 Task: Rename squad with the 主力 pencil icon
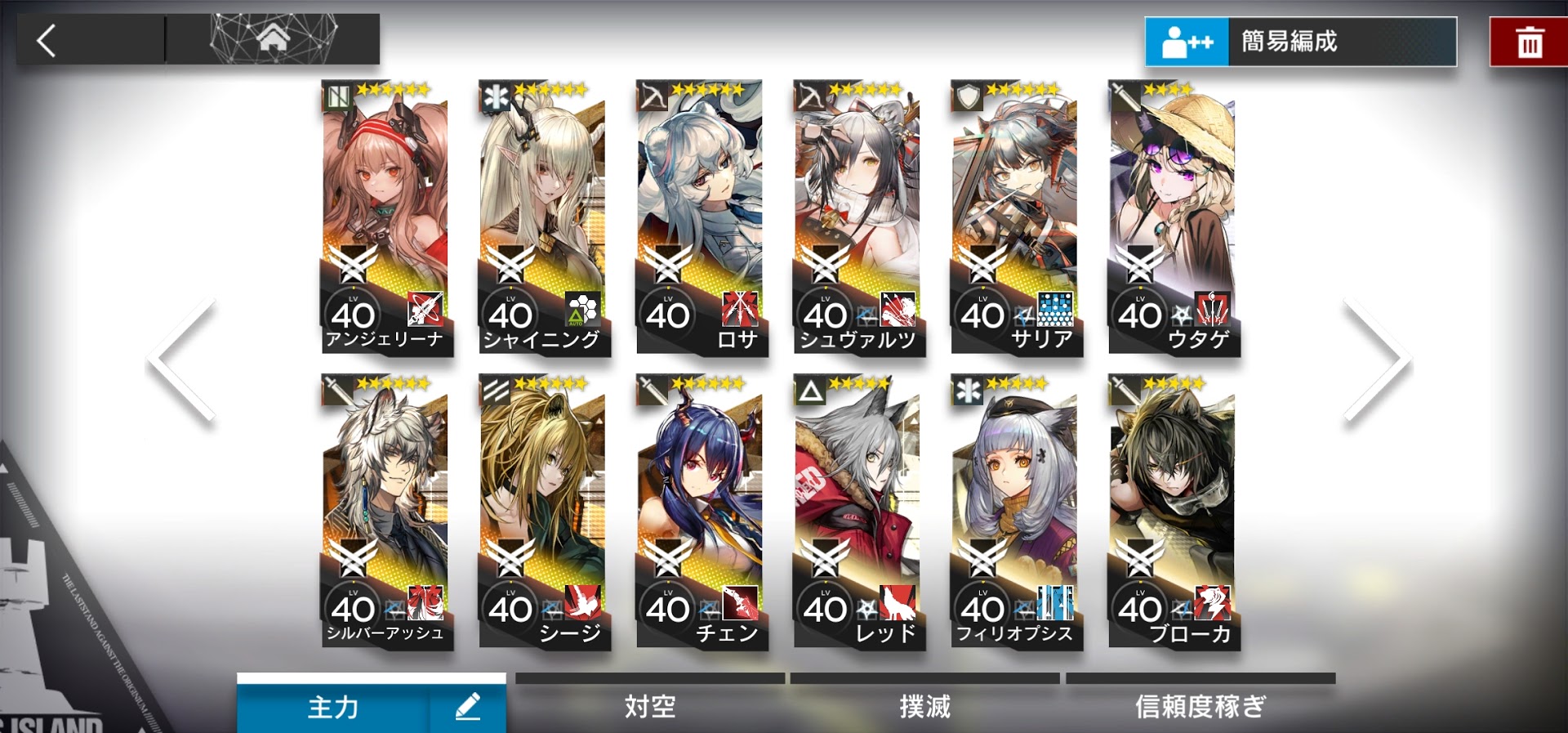click(x=468, y=706)
